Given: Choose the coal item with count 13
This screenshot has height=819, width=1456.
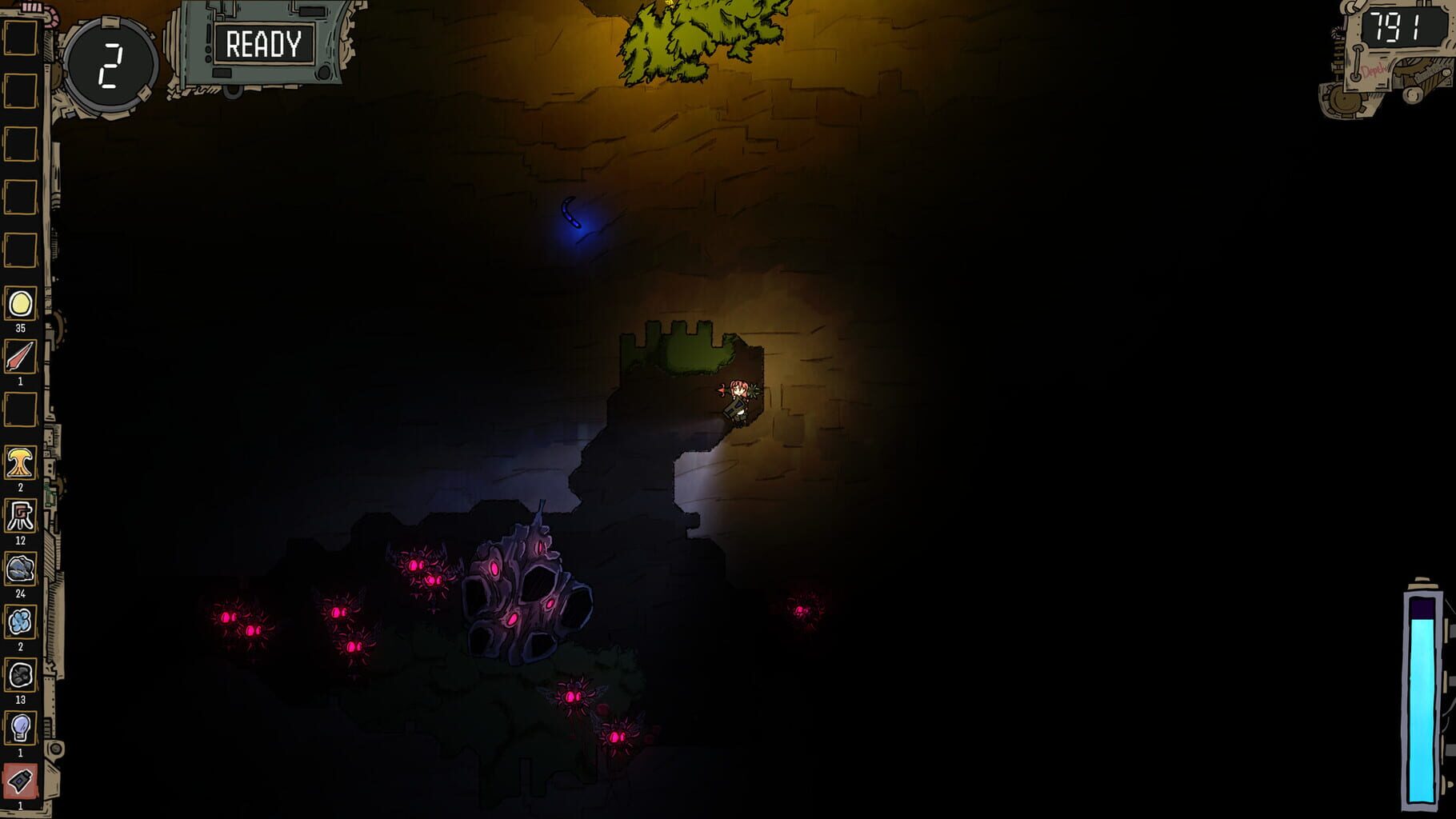Looking at the screenshot, I should (x=22, y=674).
